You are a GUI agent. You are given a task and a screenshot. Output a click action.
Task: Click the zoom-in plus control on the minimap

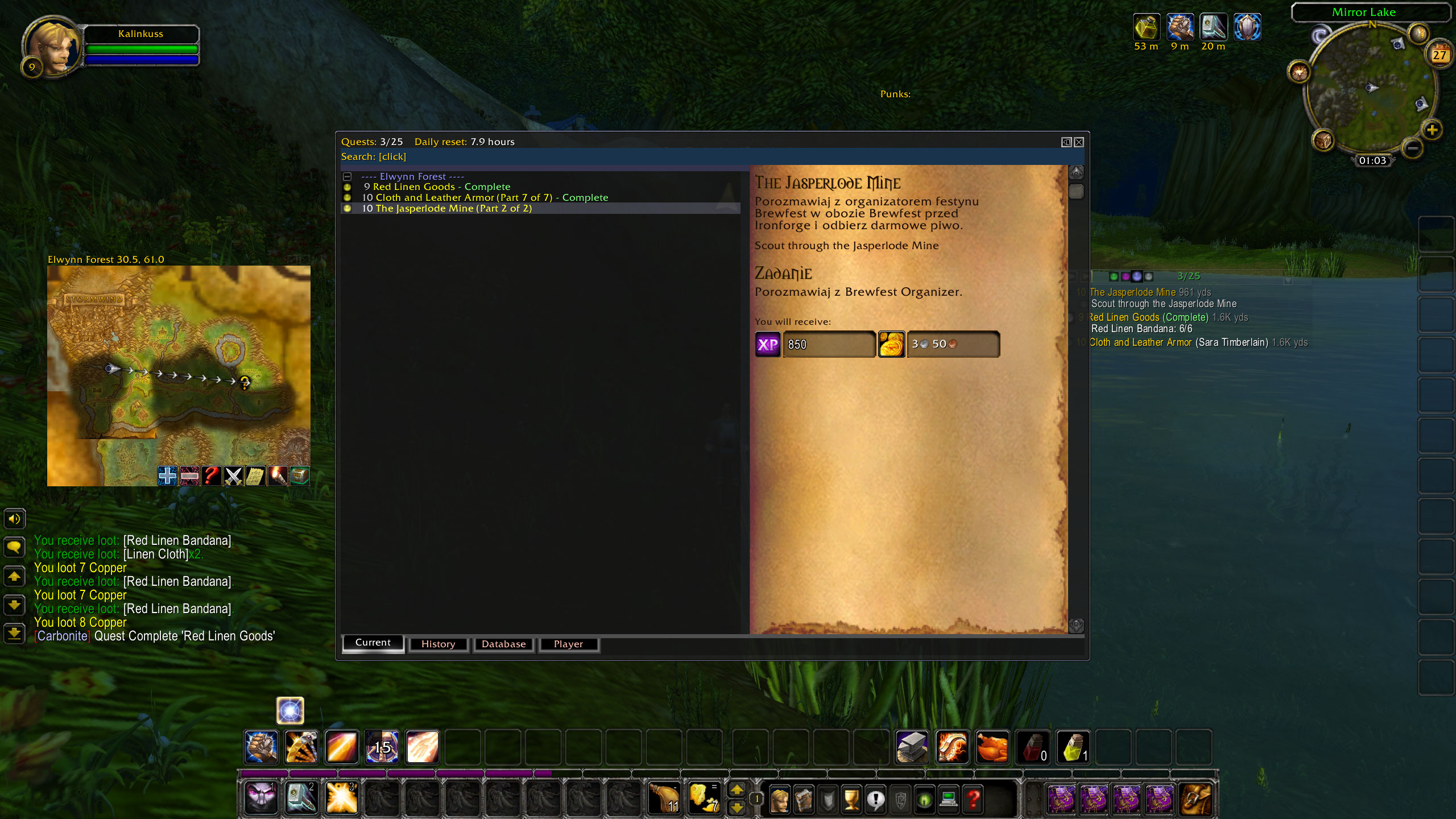point(1432,131)
